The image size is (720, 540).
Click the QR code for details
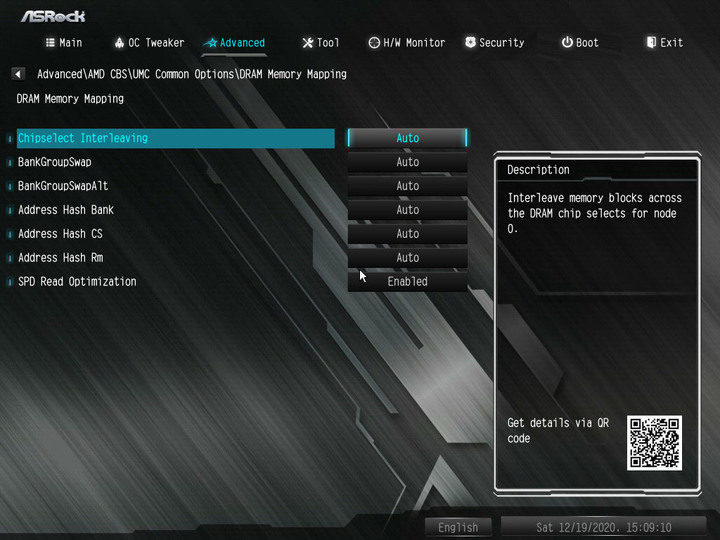pos(654,442)
